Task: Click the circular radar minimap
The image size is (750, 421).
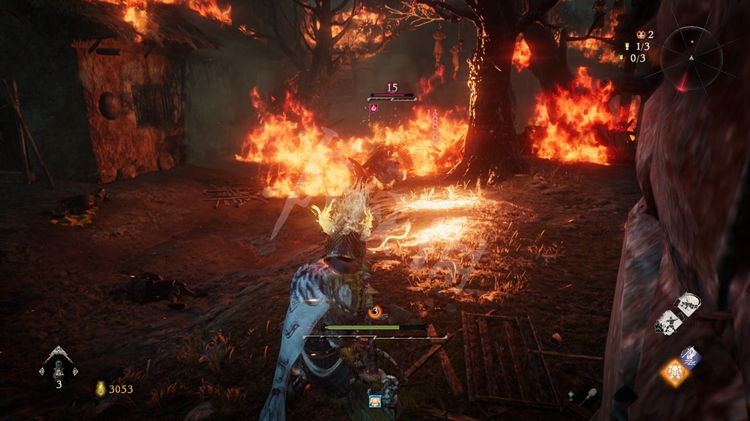Action: (x=691, y=55)
